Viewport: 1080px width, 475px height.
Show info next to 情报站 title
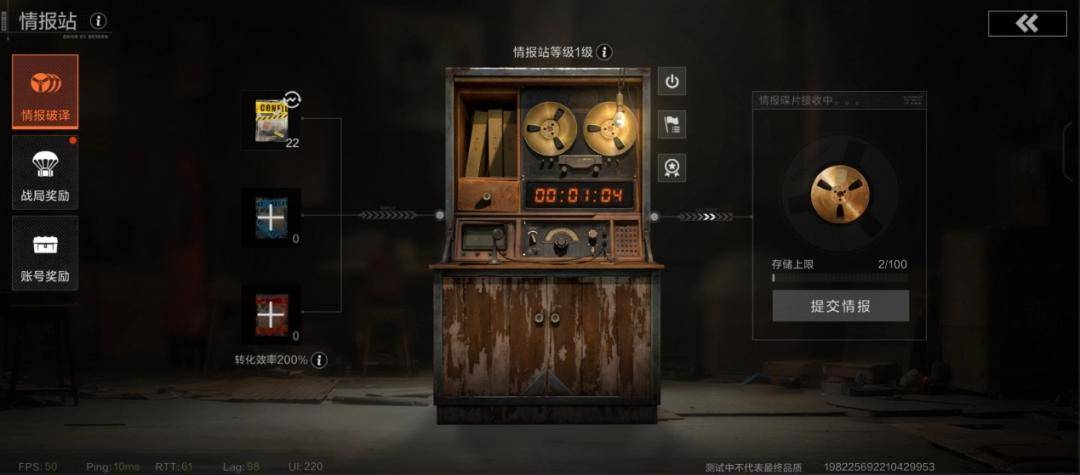(98, 20)
